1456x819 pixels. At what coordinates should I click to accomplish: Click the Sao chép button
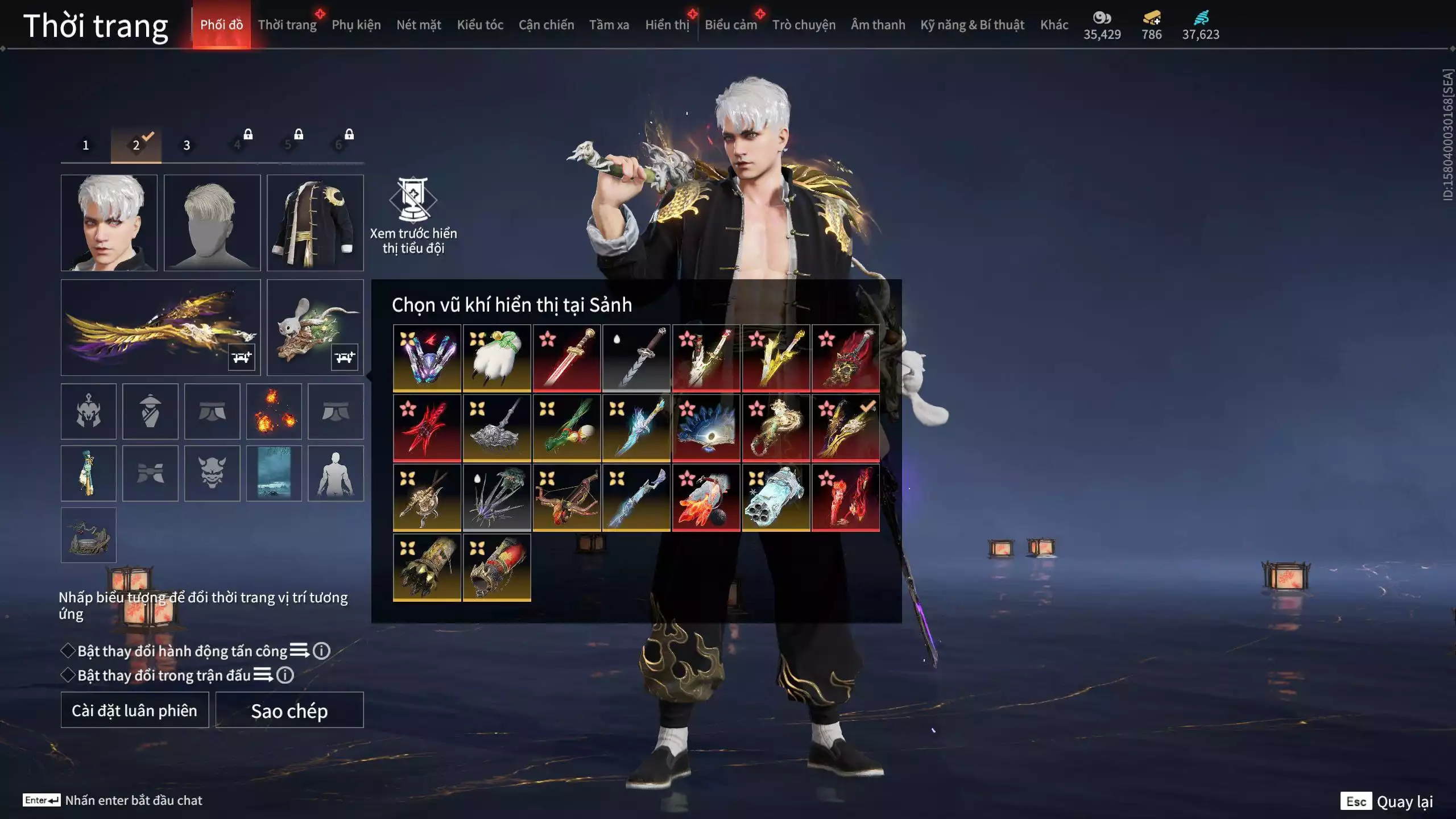tap(289, 710)
